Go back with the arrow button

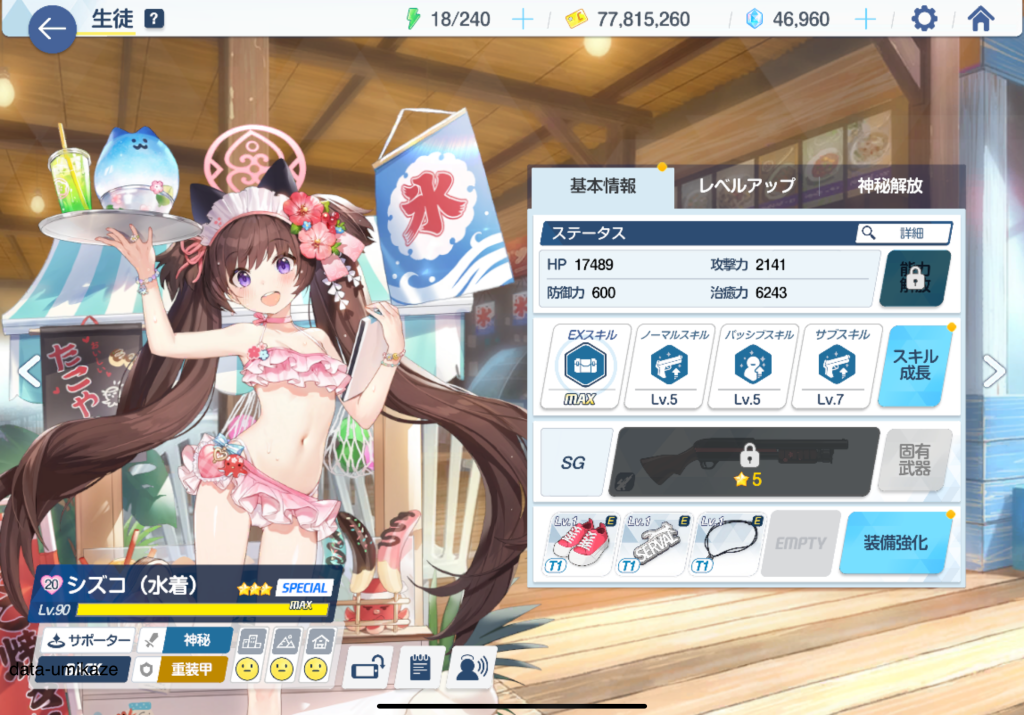point(52,29)
